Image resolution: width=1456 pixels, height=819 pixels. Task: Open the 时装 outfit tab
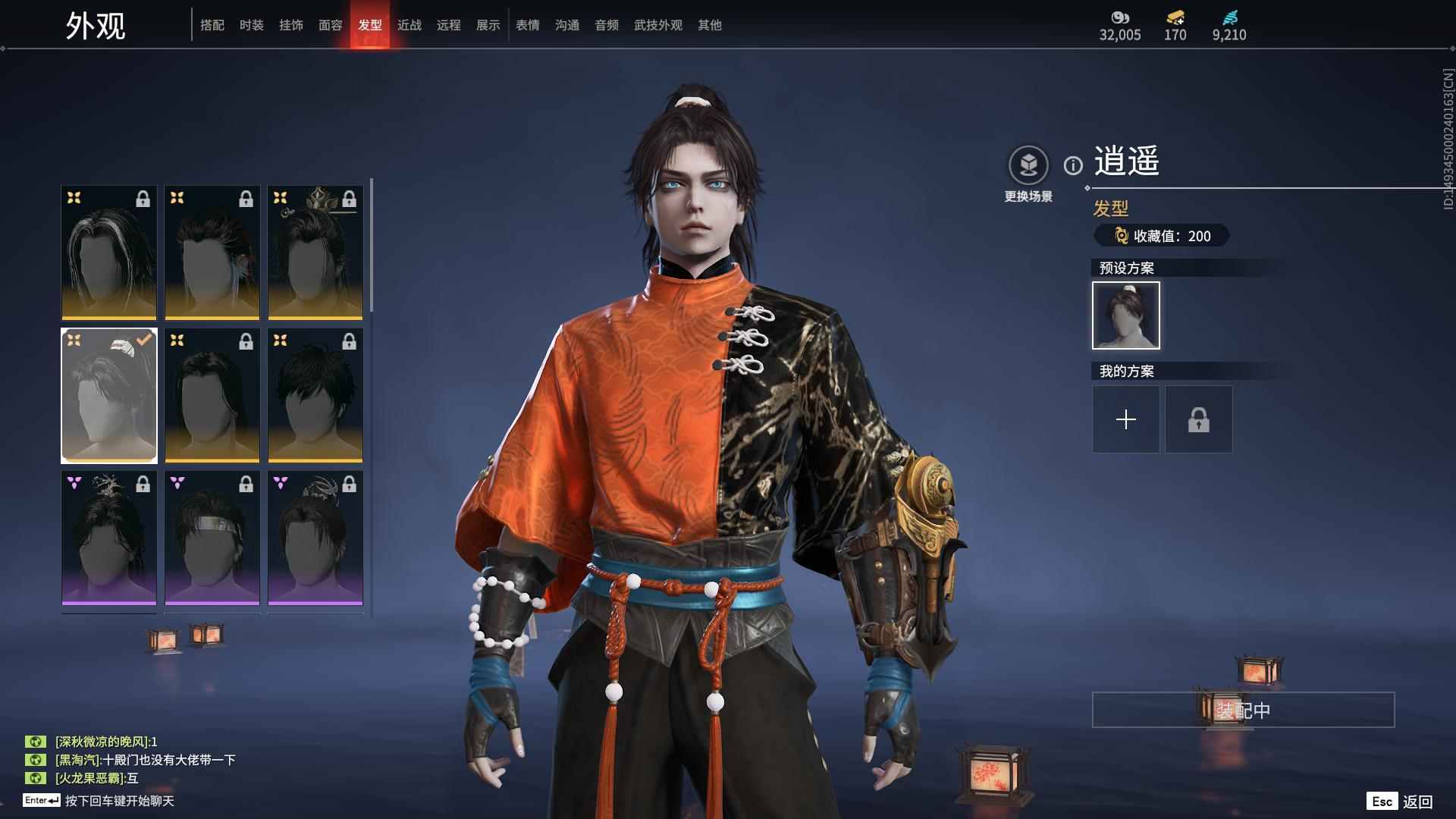pos(252,25)
